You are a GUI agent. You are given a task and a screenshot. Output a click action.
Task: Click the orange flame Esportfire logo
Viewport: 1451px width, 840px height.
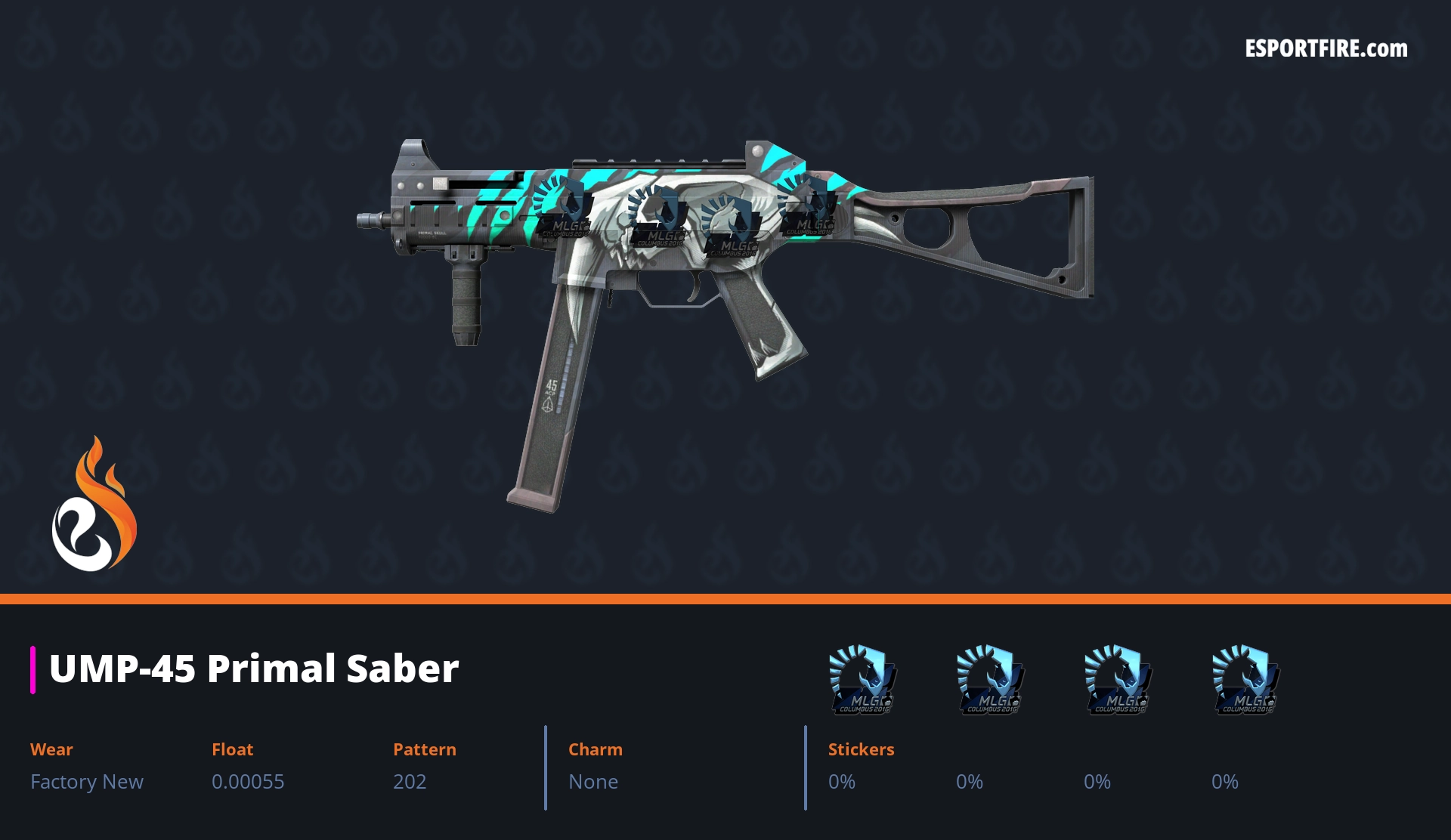[94, 505]
